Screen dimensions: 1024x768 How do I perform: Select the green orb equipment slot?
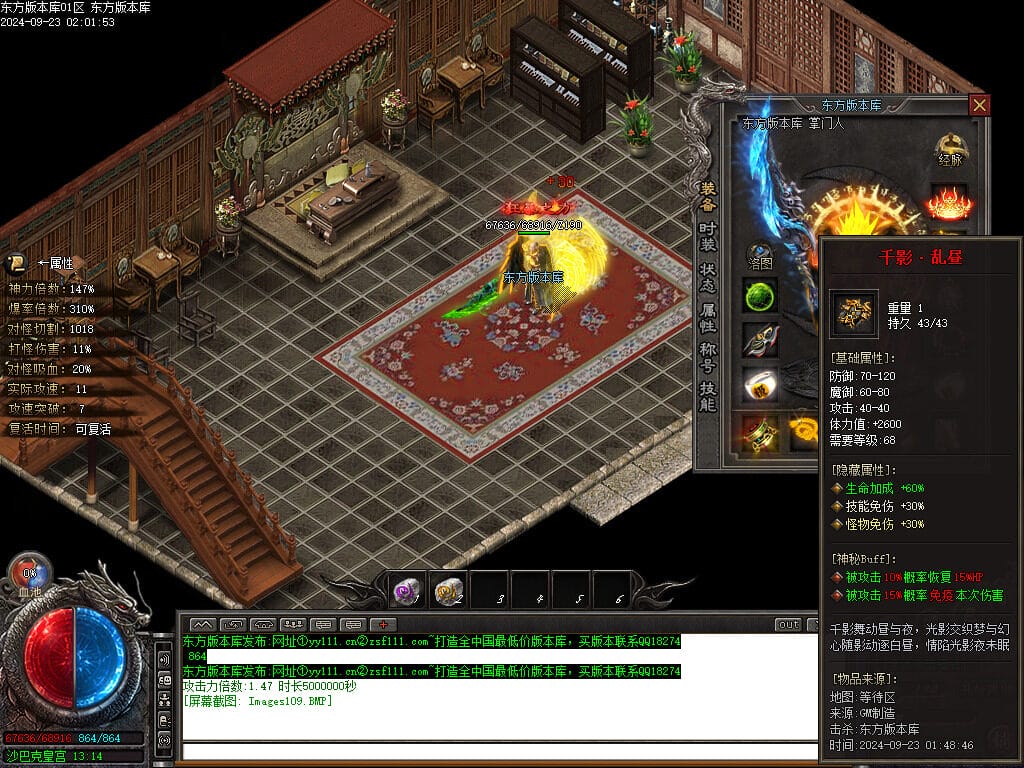(760, 296)
